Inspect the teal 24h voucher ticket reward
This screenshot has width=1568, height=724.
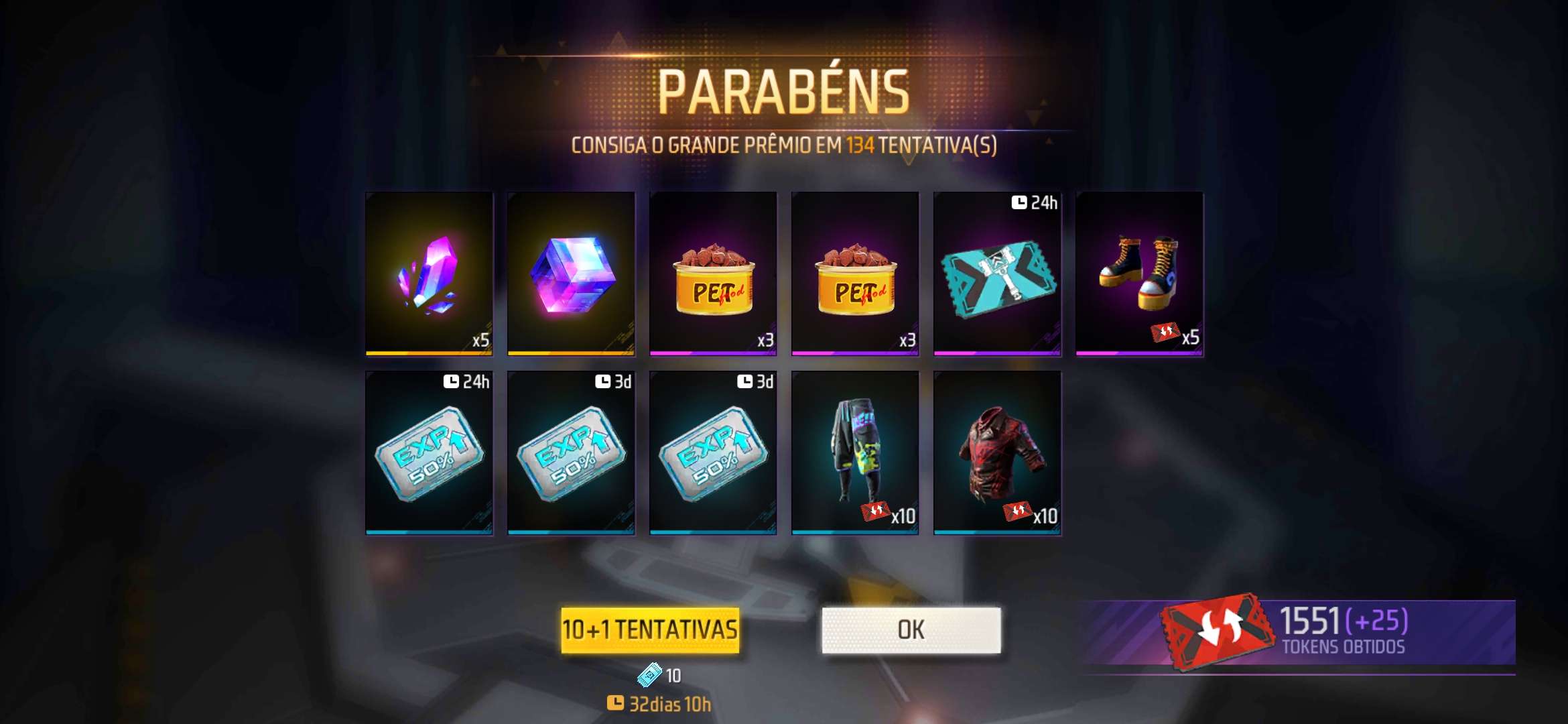click(997, 274)
